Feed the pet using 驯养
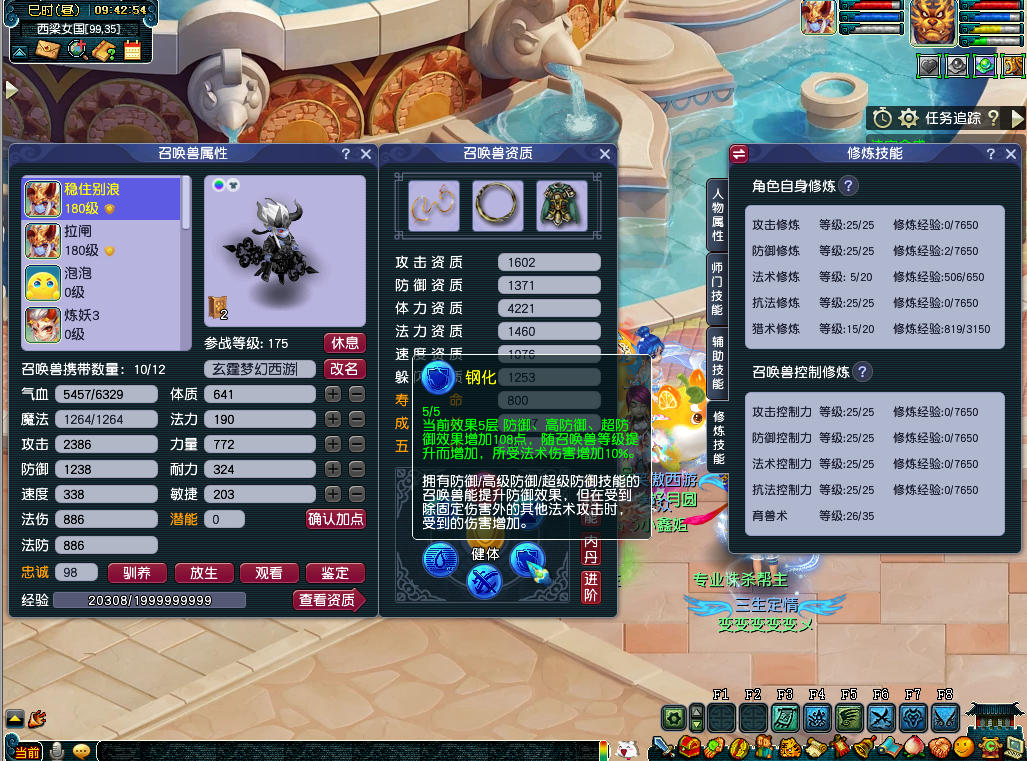Viewport: 1027px width, 761px height. tap(137, 573)
